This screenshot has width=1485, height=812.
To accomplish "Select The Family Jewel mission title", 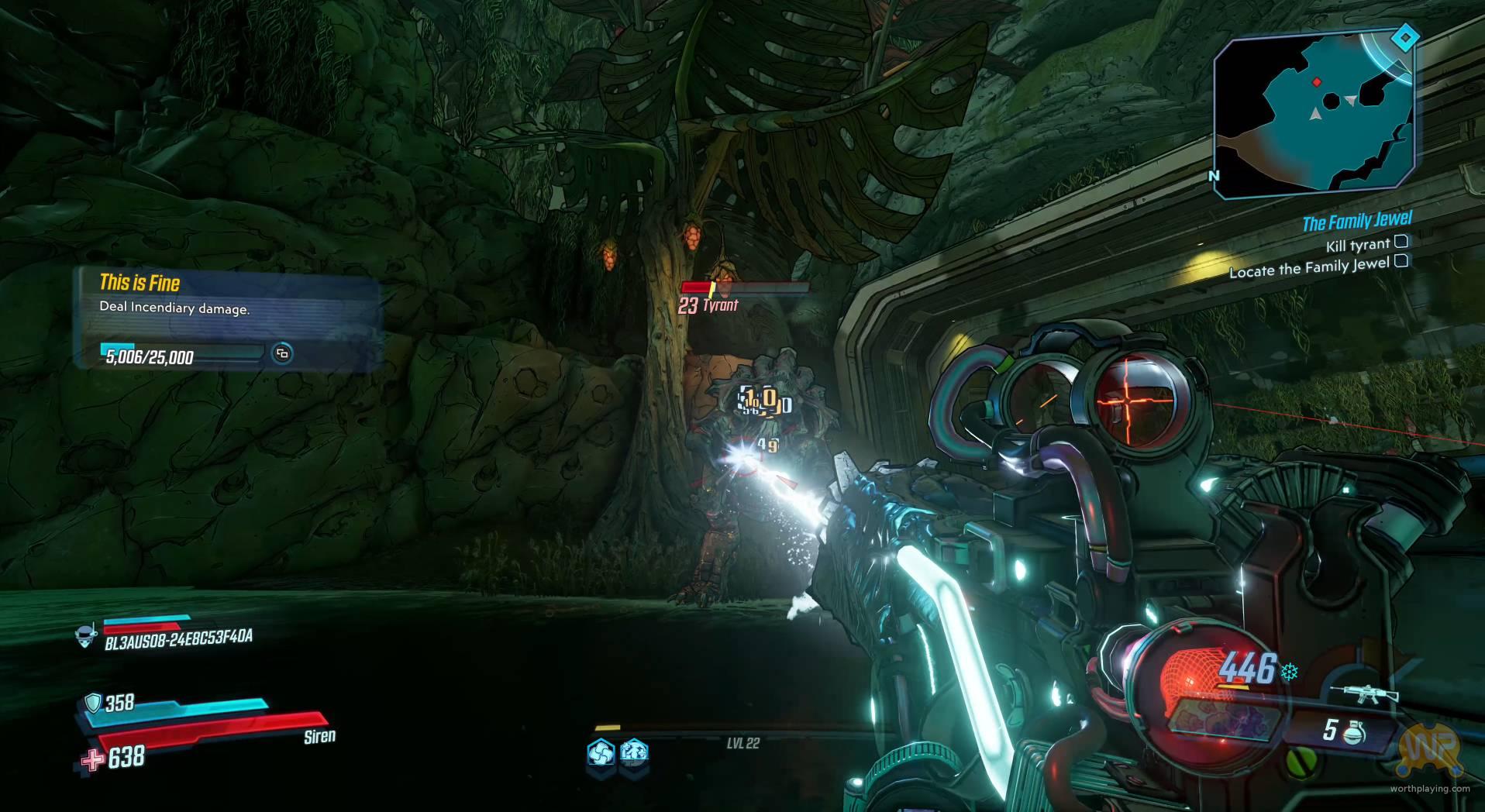I will tap(1356, 222).
